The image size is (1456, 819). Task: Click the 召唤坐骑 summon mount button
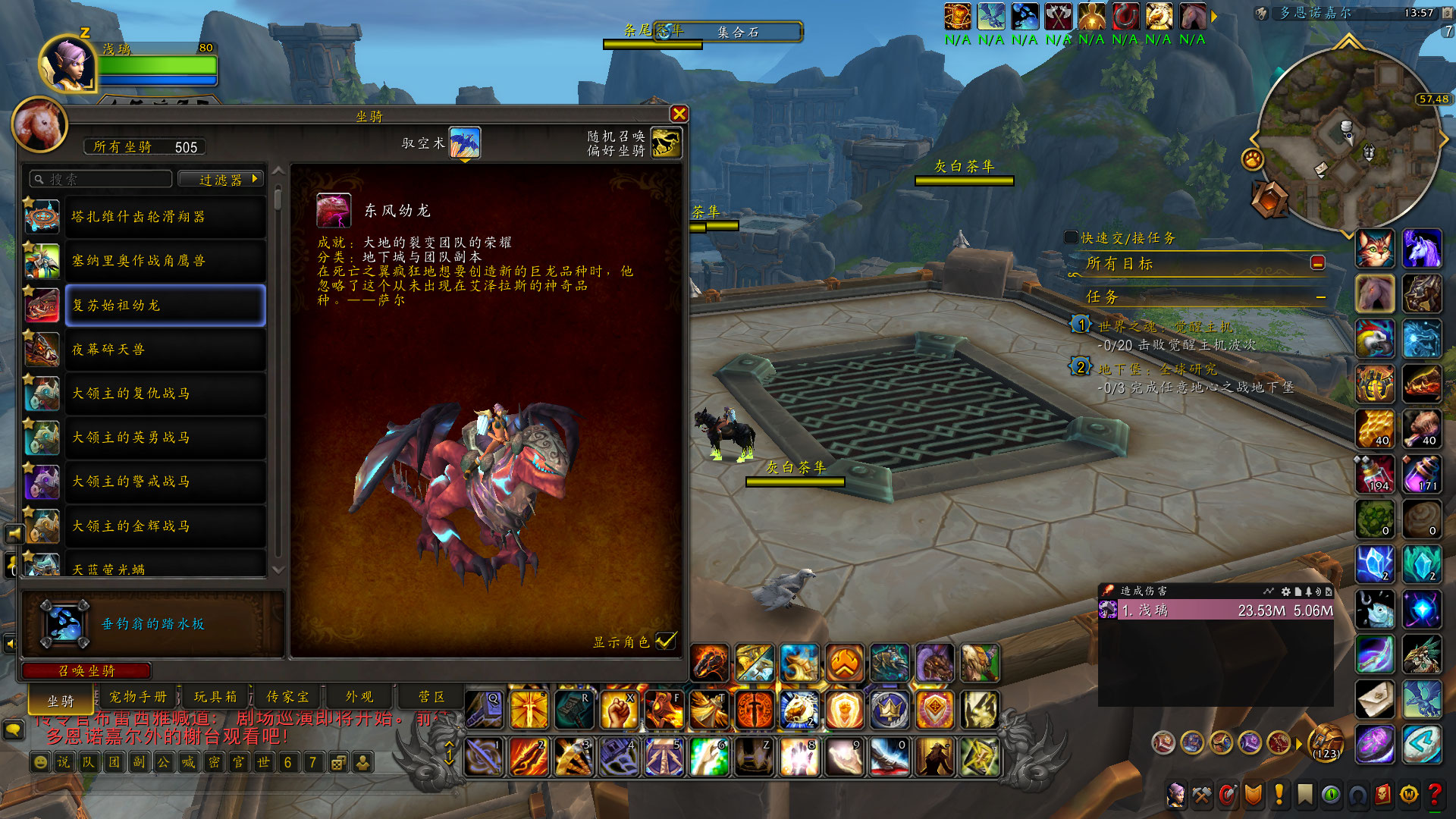click(x=87, y=671)
